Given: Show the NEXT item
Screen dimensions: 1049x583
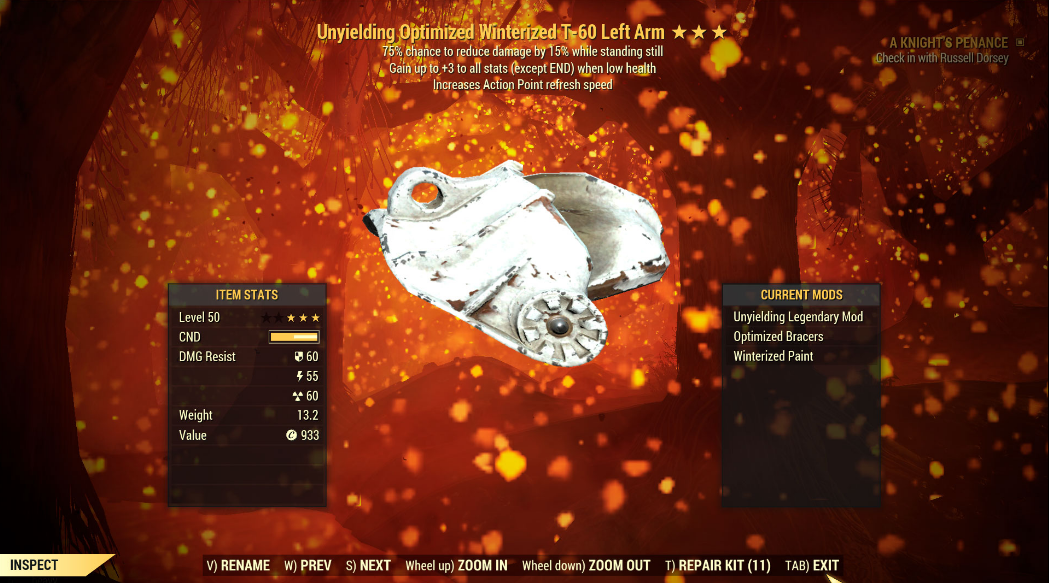Looking at the screenshot, I should pos(368,566).
